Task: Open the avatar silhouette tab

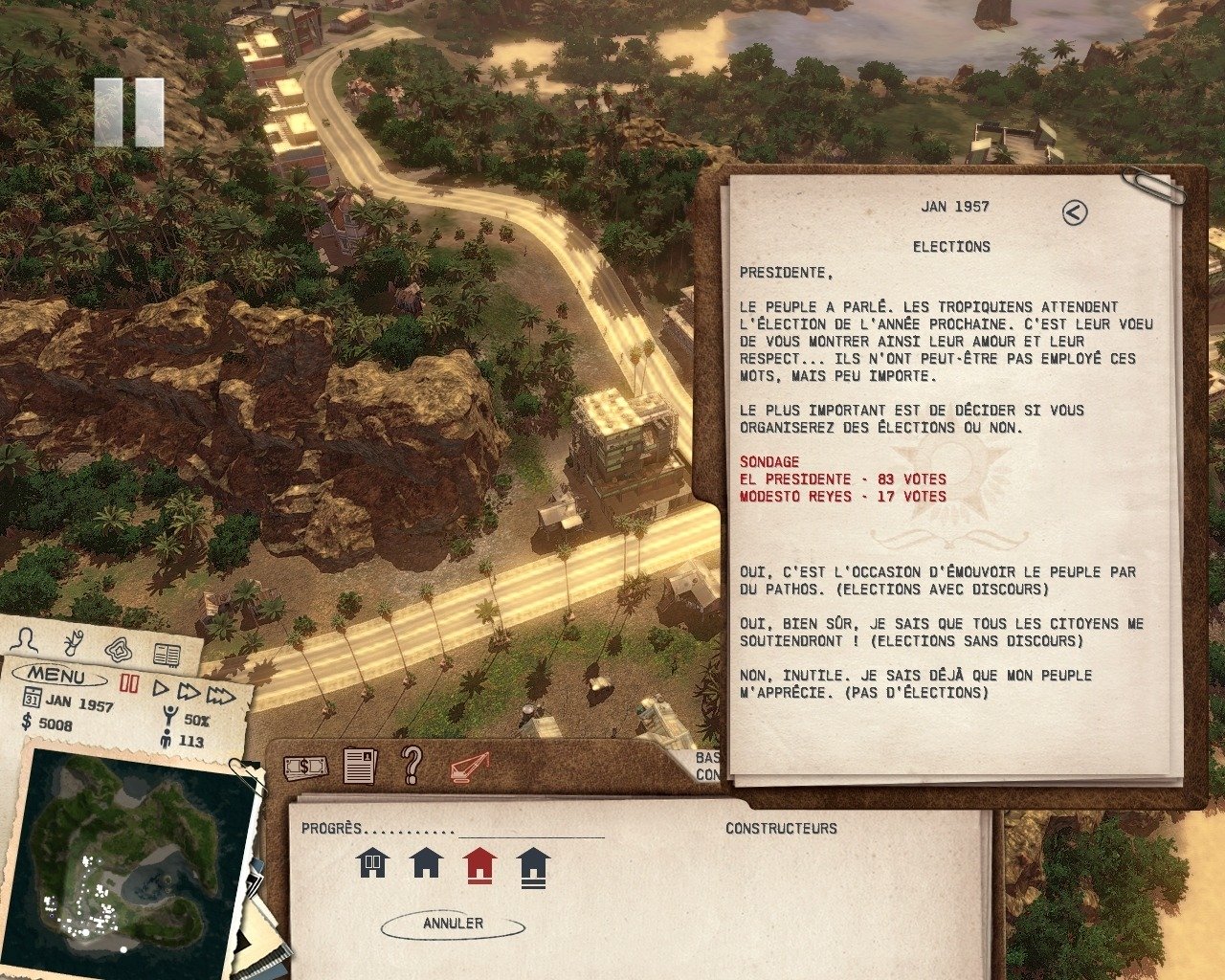Action: coord(30,639)
